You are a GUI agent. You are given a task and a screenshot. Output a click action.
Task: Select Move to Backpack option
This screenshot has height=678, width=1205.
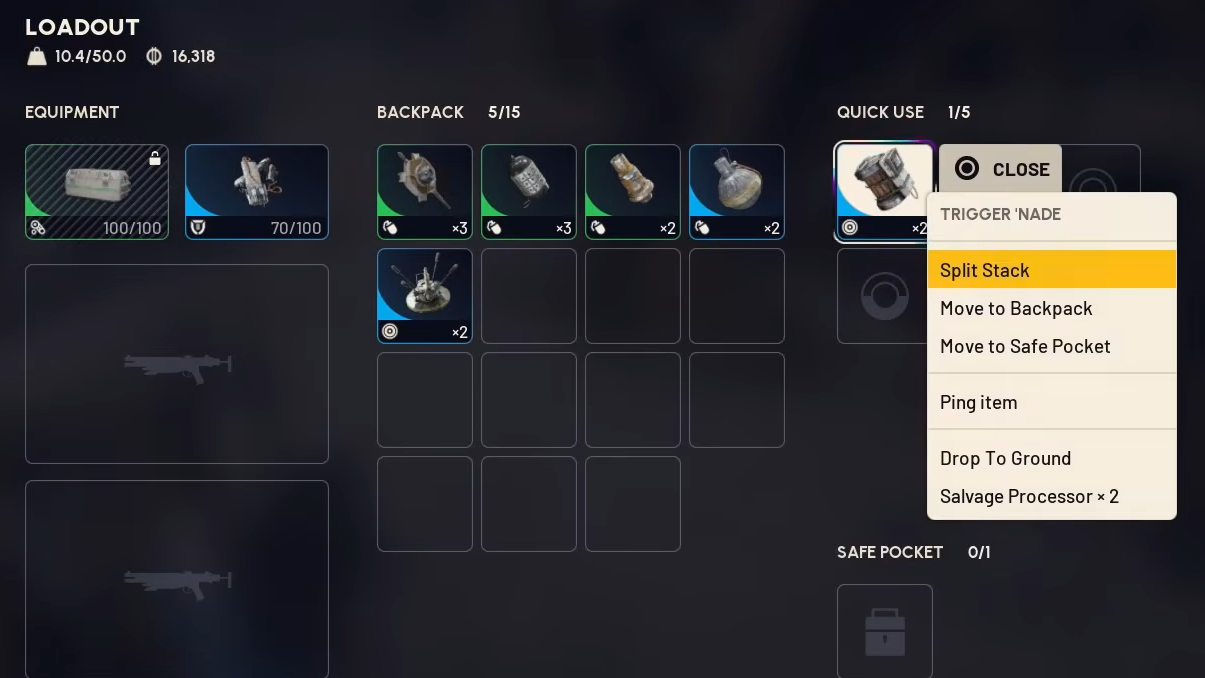point(1051,308)
